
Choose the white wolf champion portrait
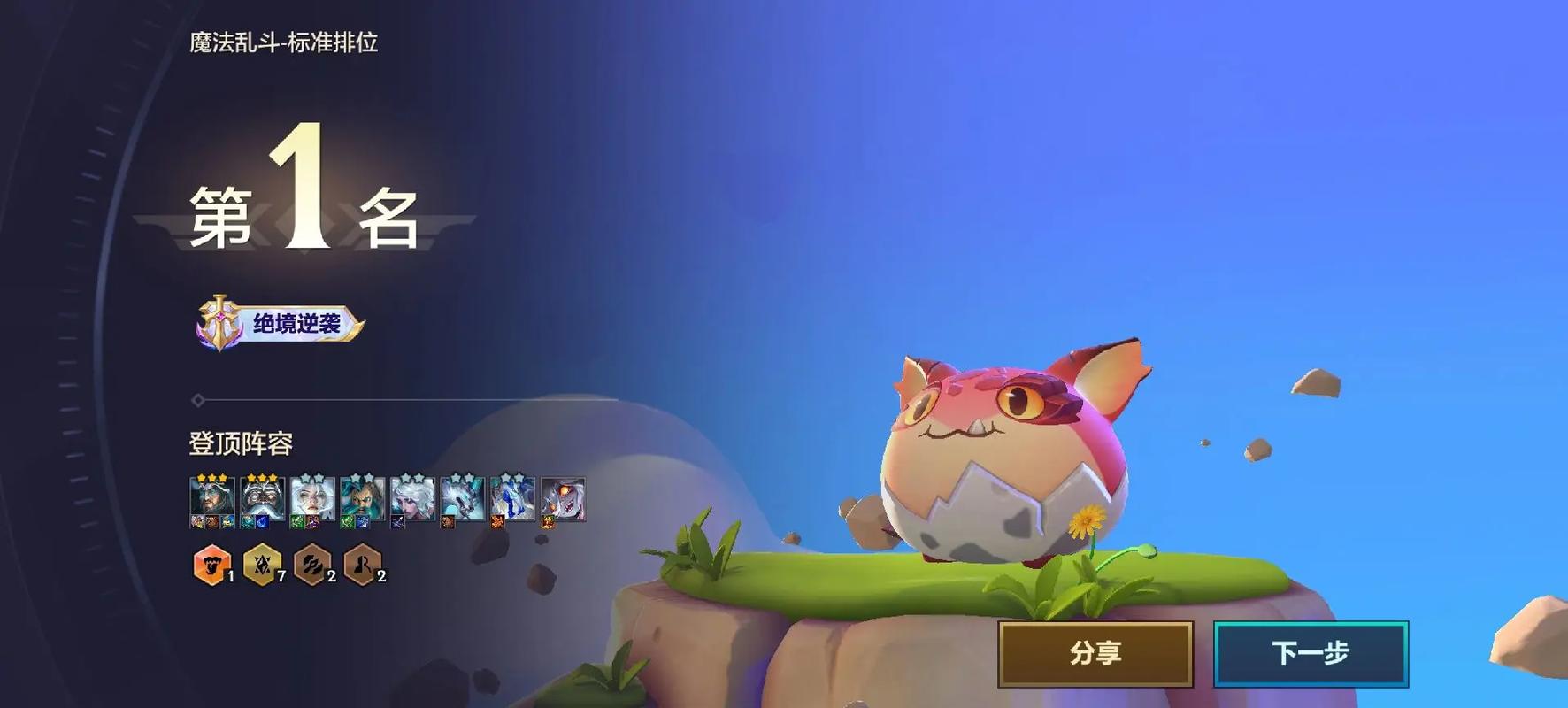point(463,498)
